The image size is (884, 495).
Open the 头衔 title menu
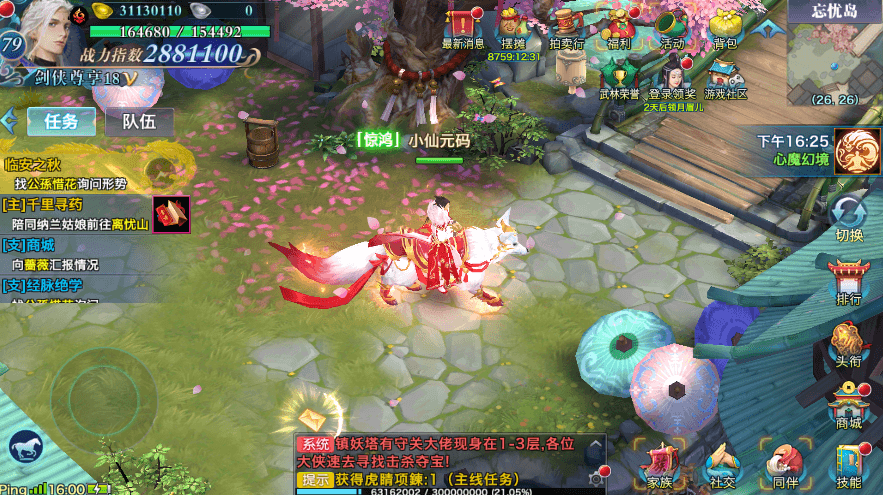coord(849,345)
